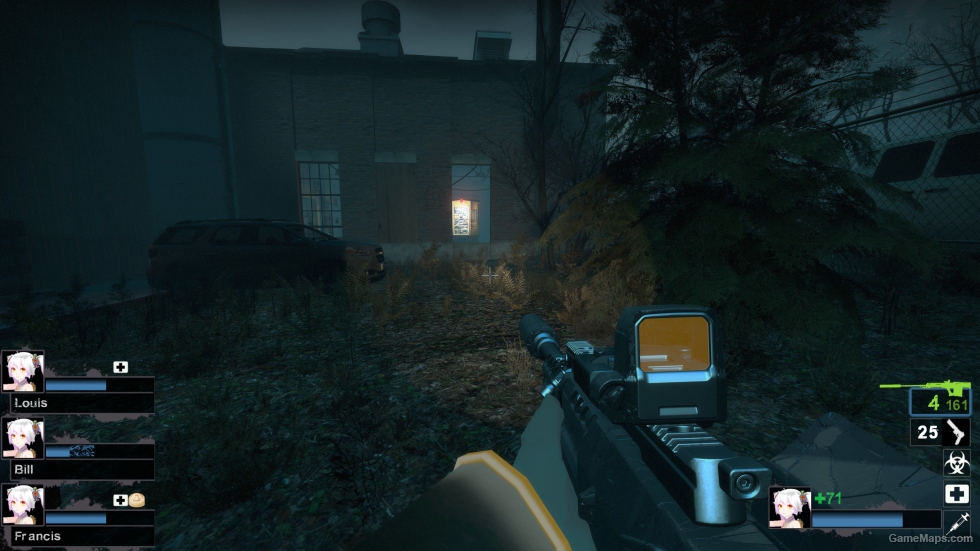Select the adrenaline syringe slot
Viewport: 980px width, 551px height.
click(956, 522)
